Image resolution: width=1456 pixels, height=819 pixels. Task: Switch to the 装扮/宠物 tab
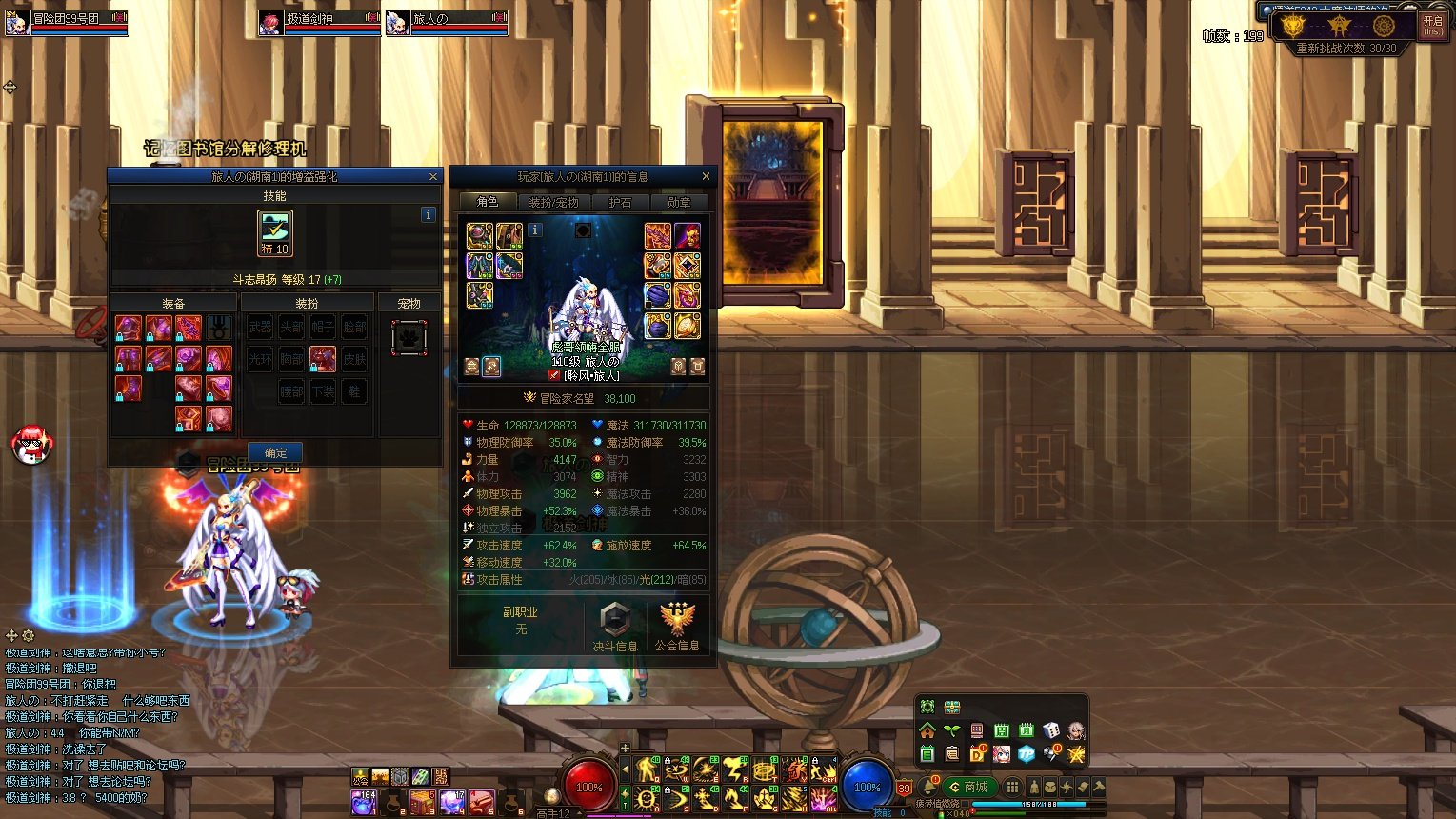[x=553, y=202]
